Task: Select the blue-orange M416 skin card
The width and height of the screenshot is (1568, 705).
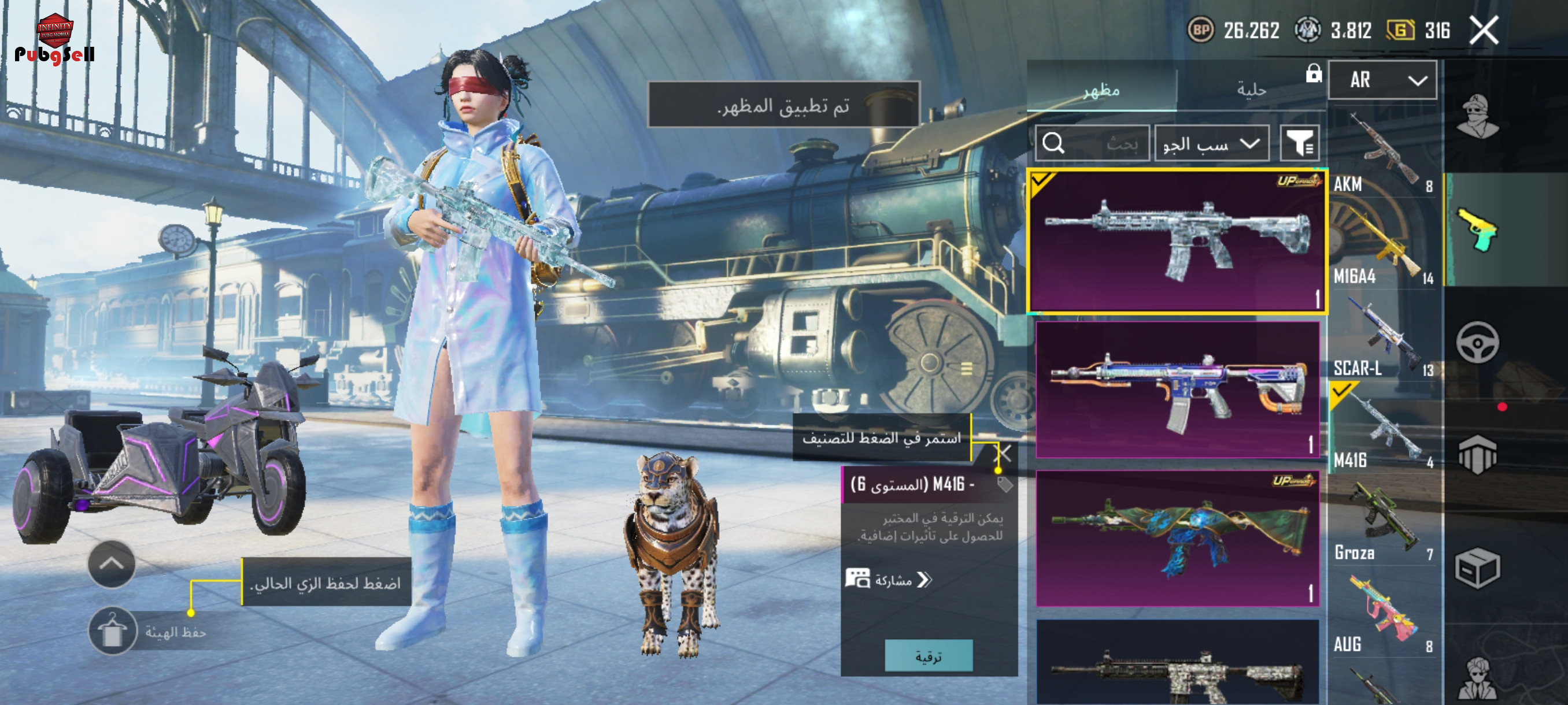Action: tap(1177, 389)
